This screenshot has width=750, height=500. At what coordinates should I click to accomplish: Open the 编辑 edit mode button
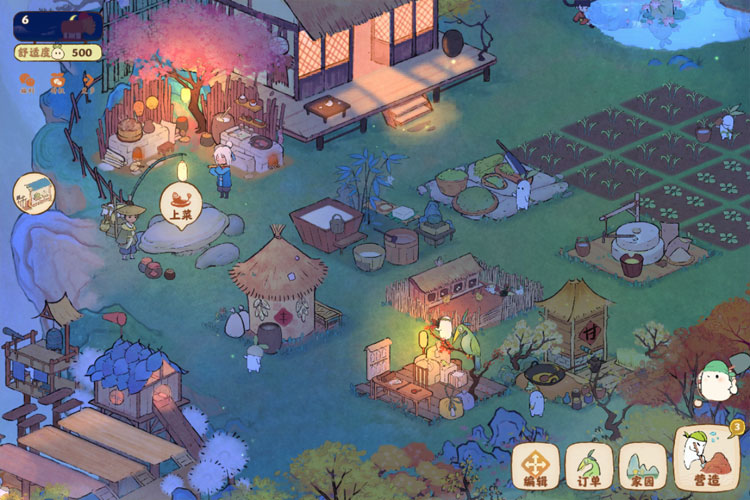coord(536,466)
